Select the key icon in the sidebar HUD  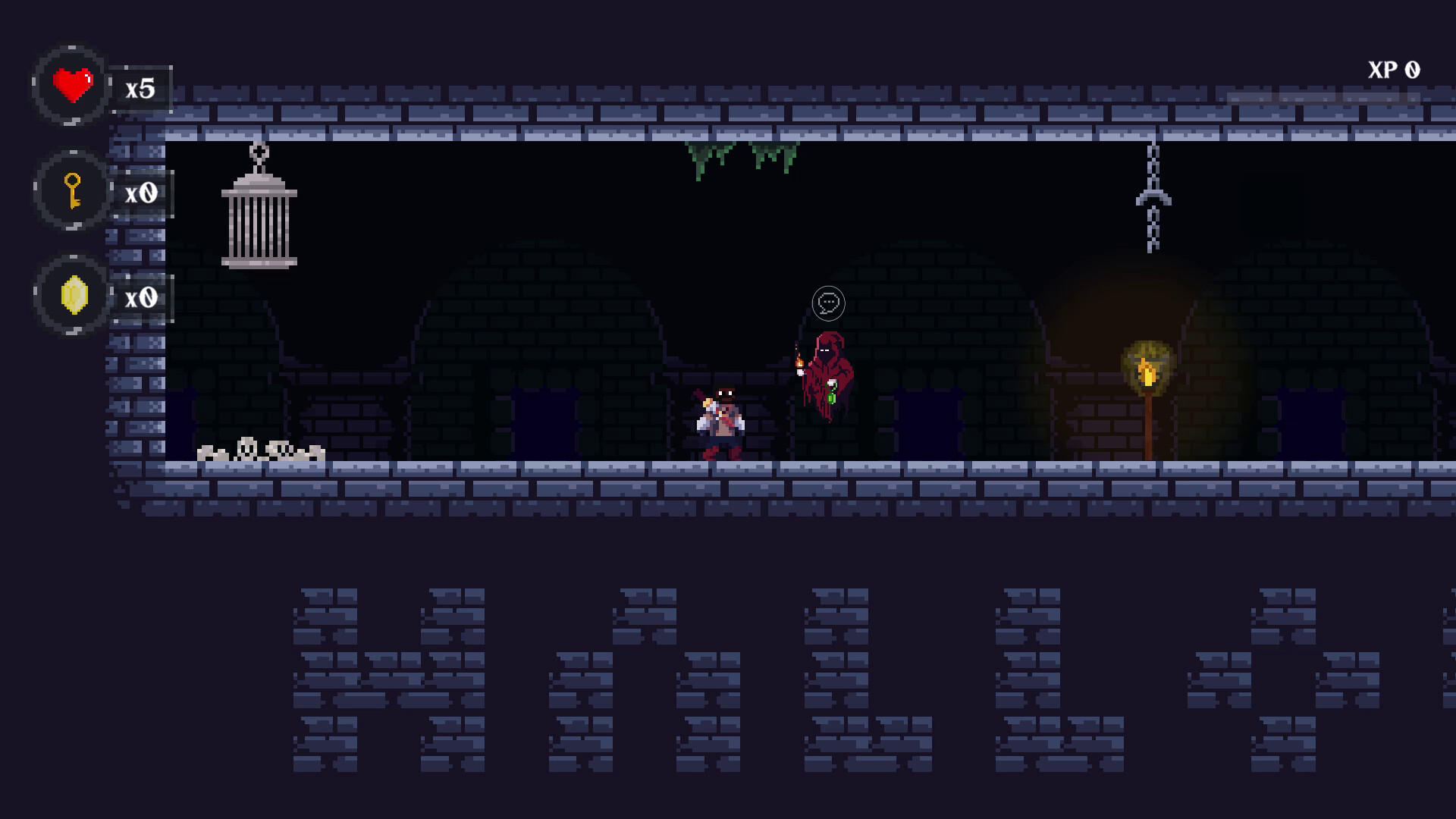tap(71, 192)
